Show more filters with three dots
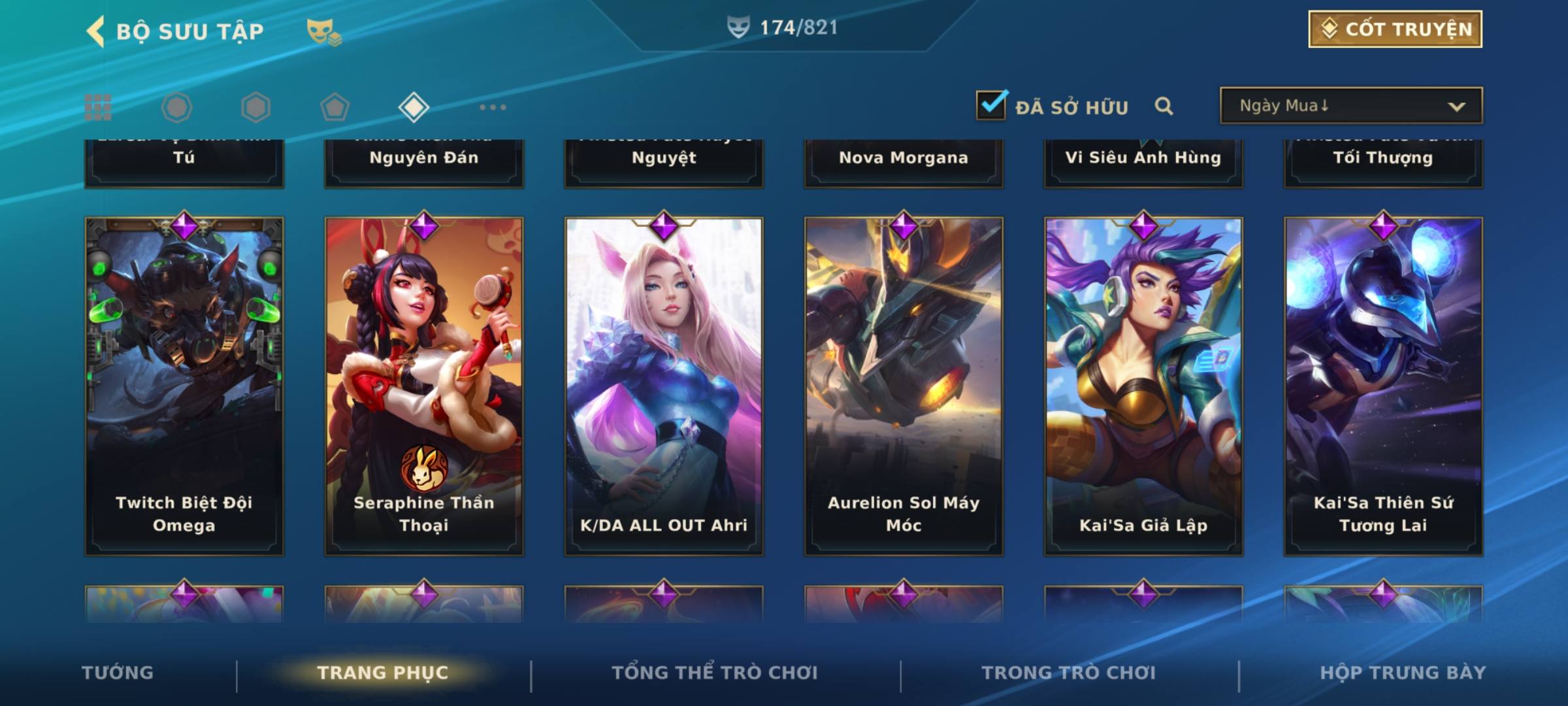The image size is (1568, 706). click(493, 107)
